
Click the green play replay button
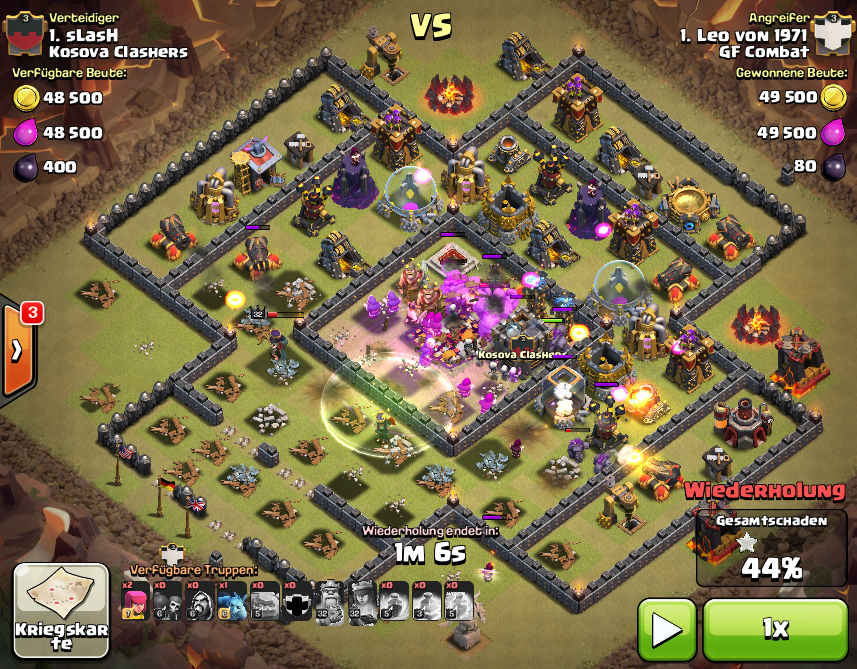pos(667,629)
